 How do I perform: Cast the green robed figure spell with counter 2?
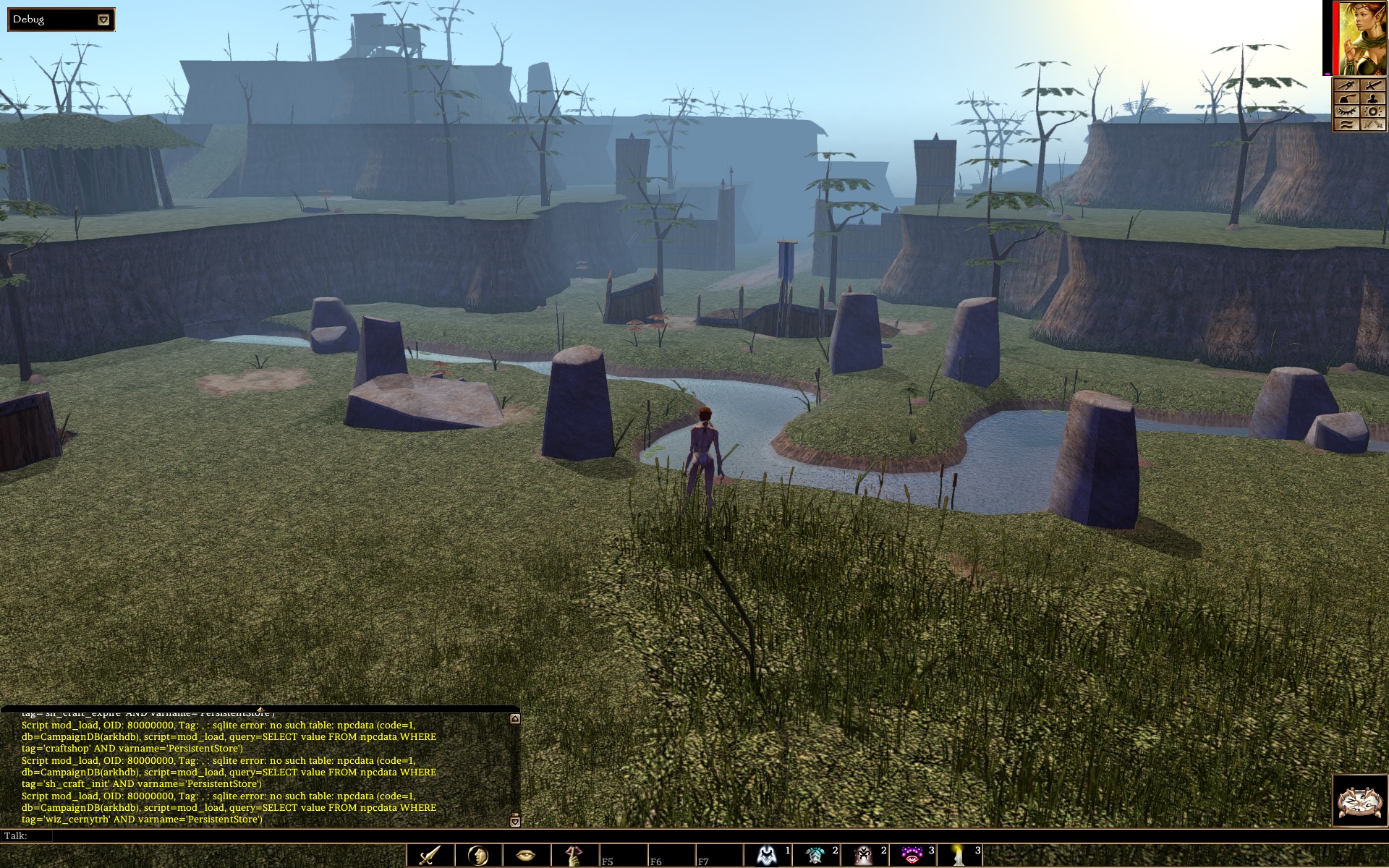click(814, 856)
